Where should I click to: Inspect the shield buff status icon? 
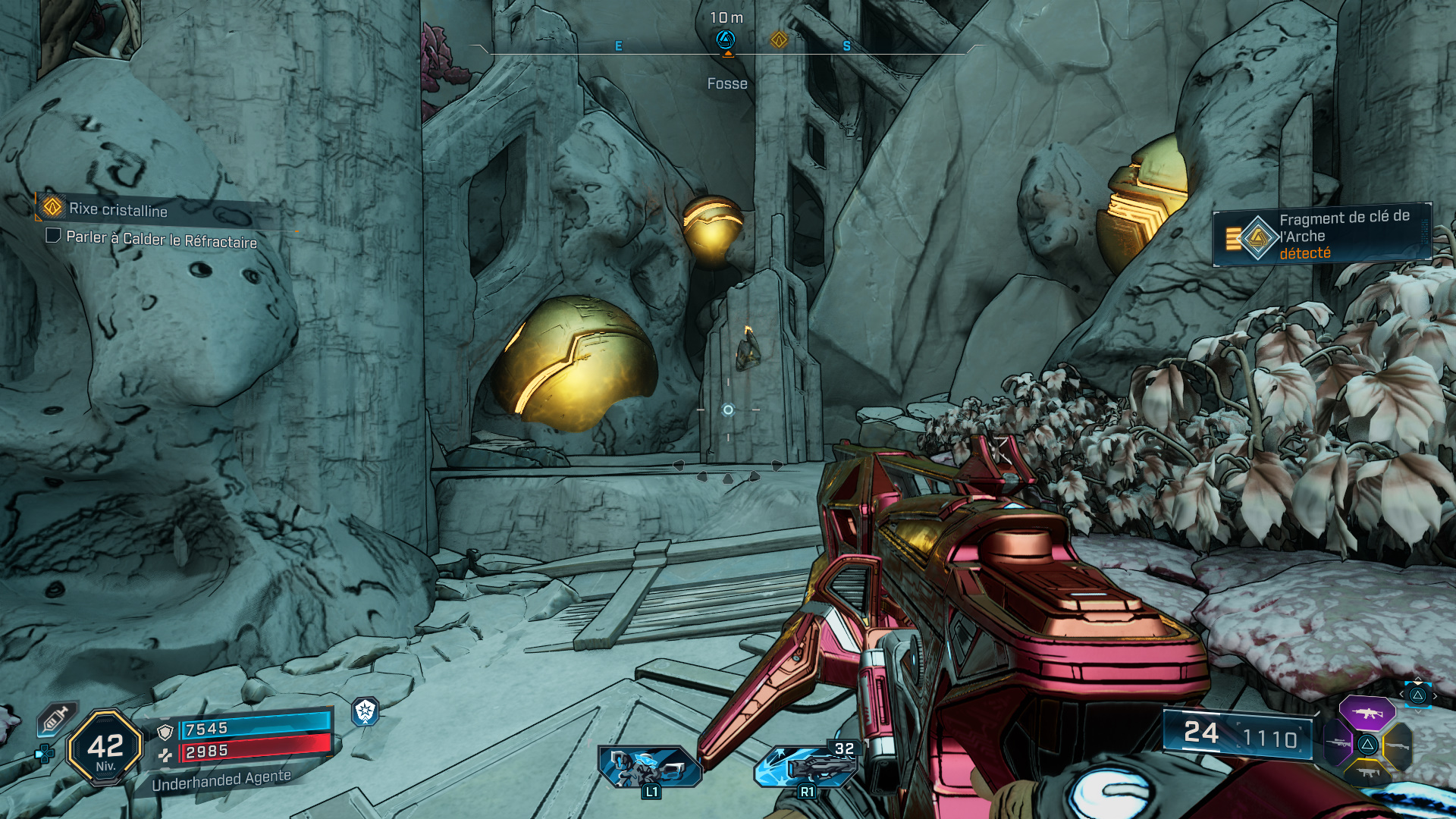366,711
